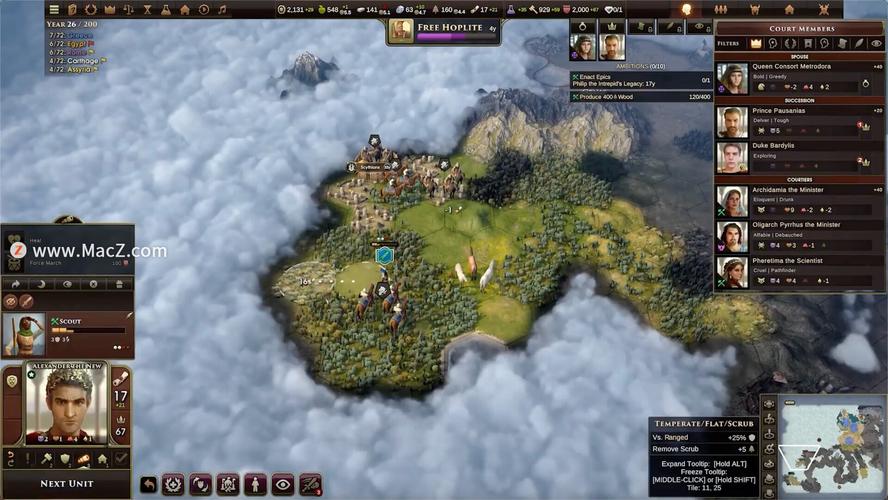Toggle the eye visibility button in bottom toolbar
Viewport: 888px width, 500px height.
point(282,484)
